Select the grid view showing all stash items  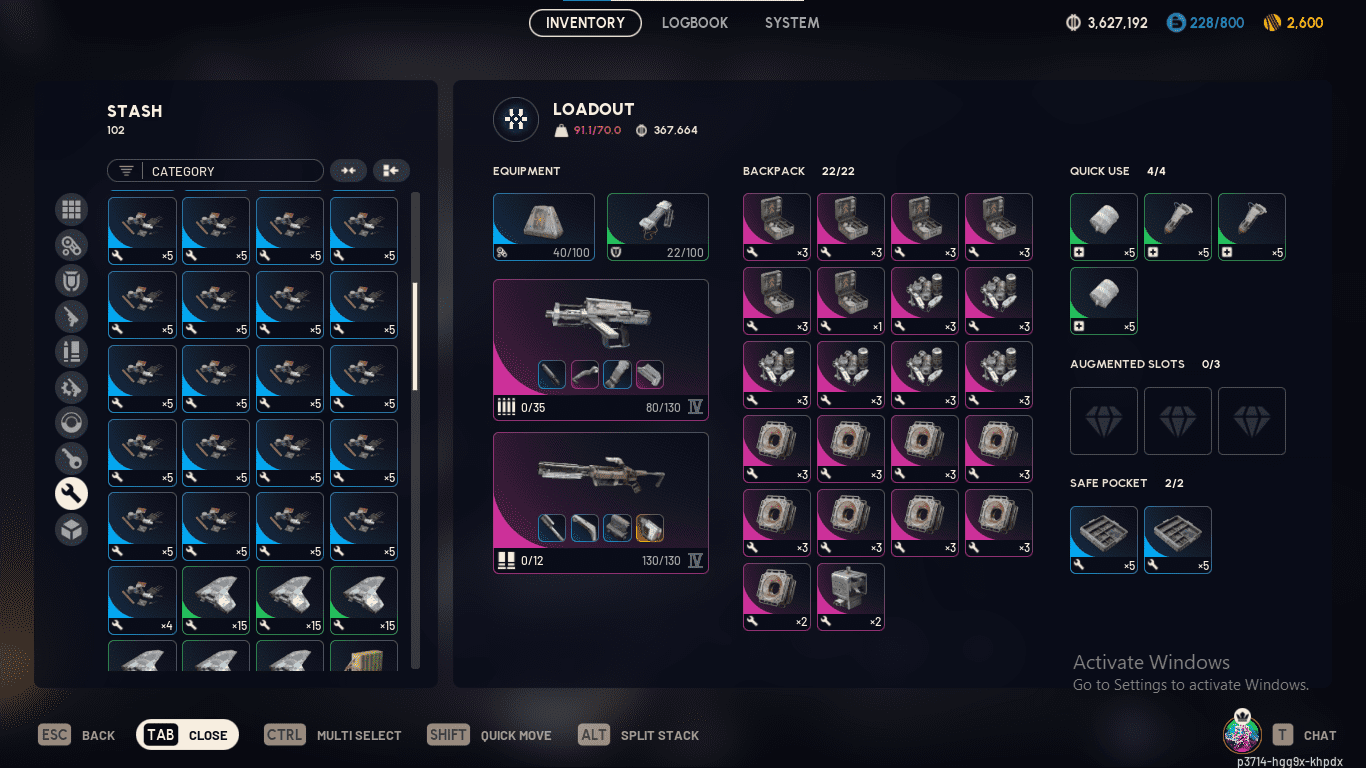click(71, 209)
